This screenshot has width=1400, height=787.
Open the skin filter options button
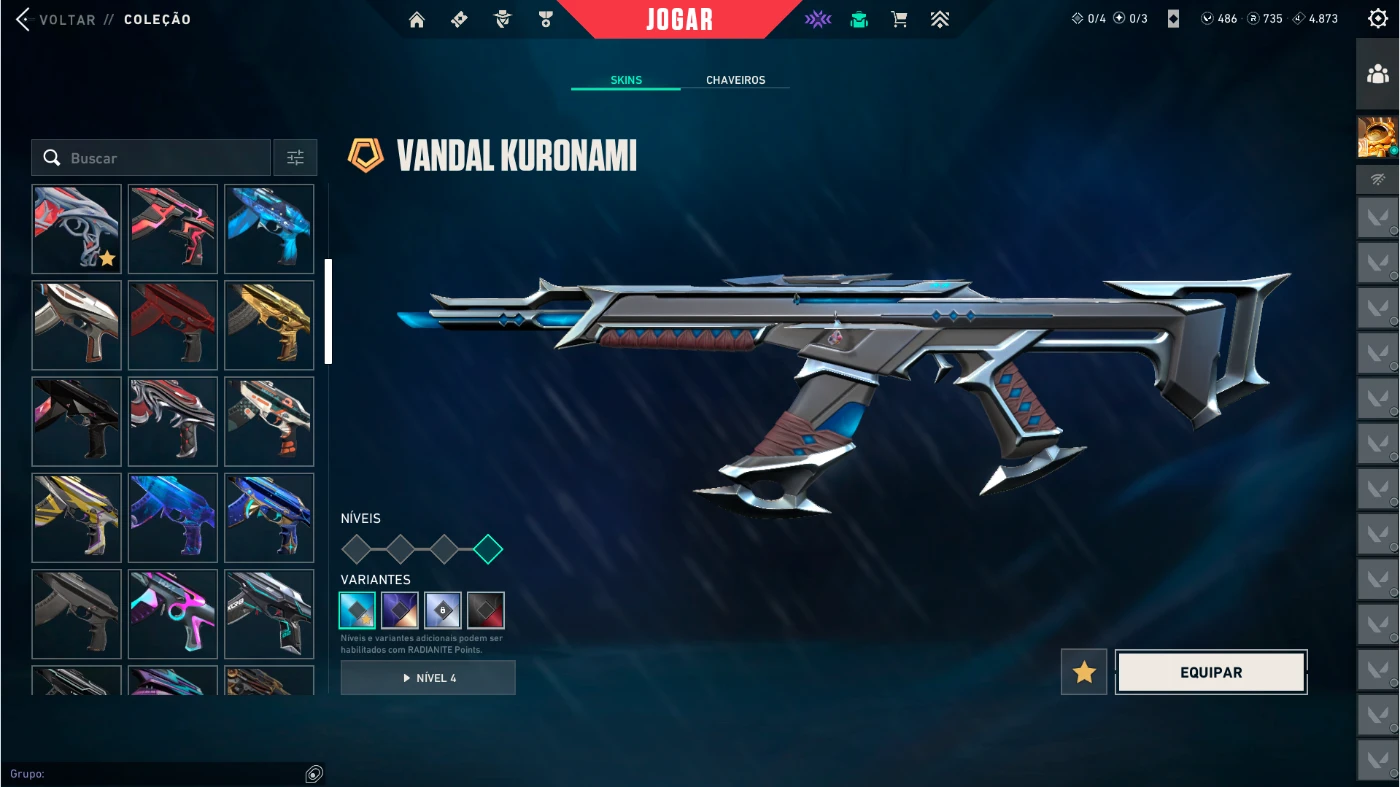click(295, 158)
